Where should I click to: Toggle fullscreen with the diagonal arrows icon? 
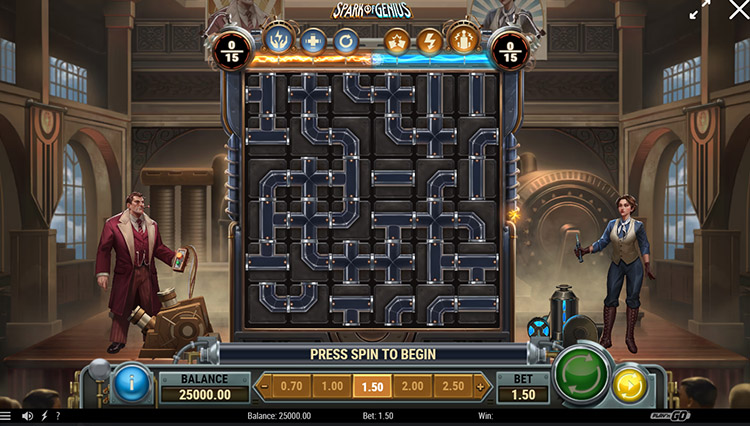pos(699,10)
